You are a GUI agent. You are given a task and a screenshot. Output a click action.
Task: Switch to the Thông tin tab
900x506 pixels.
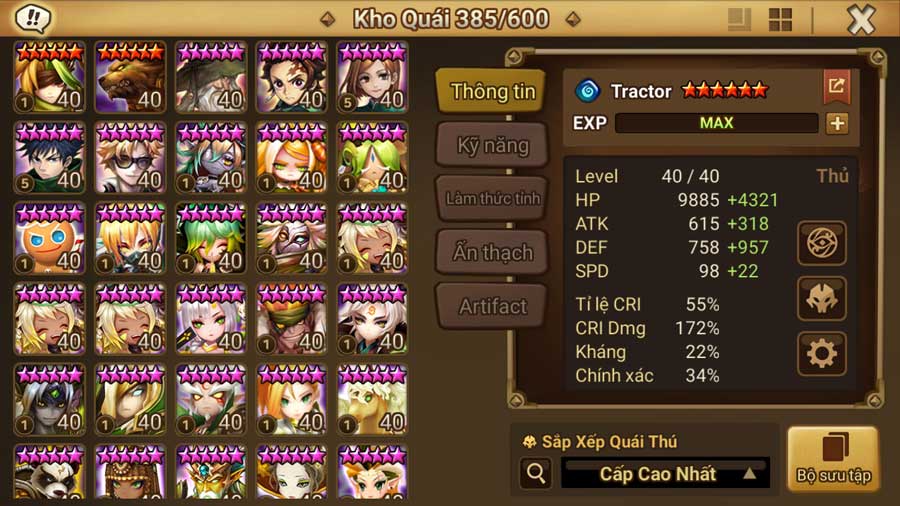pyautogui.click(x=492, y=91)
